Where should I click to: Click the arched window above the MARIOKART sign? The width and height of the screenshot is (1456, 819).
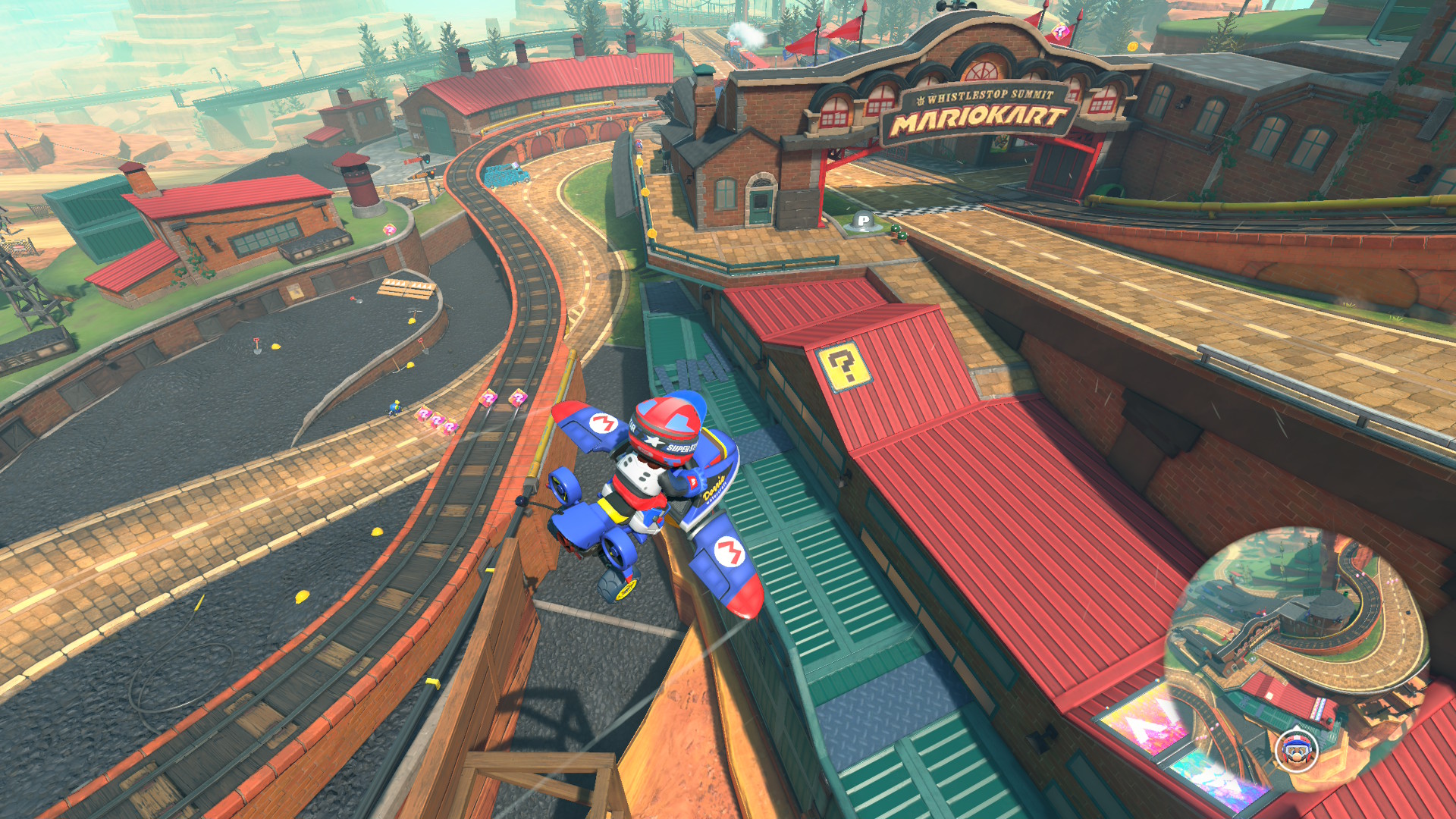[x=983, y=71]
